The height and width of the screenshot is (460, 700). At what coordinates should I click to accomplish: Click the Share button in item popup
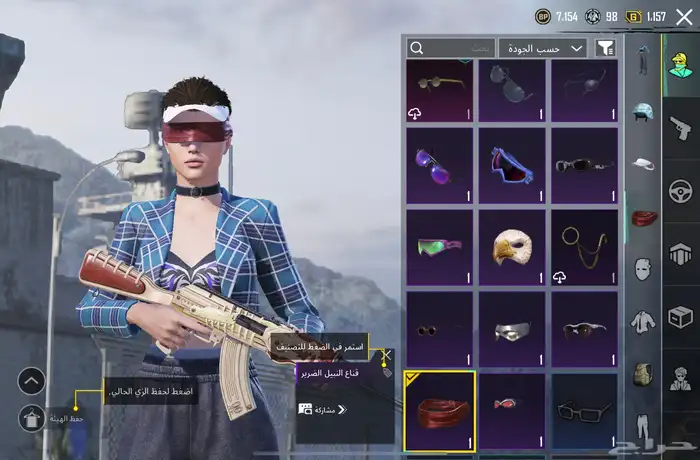click(x=322, y=409)
